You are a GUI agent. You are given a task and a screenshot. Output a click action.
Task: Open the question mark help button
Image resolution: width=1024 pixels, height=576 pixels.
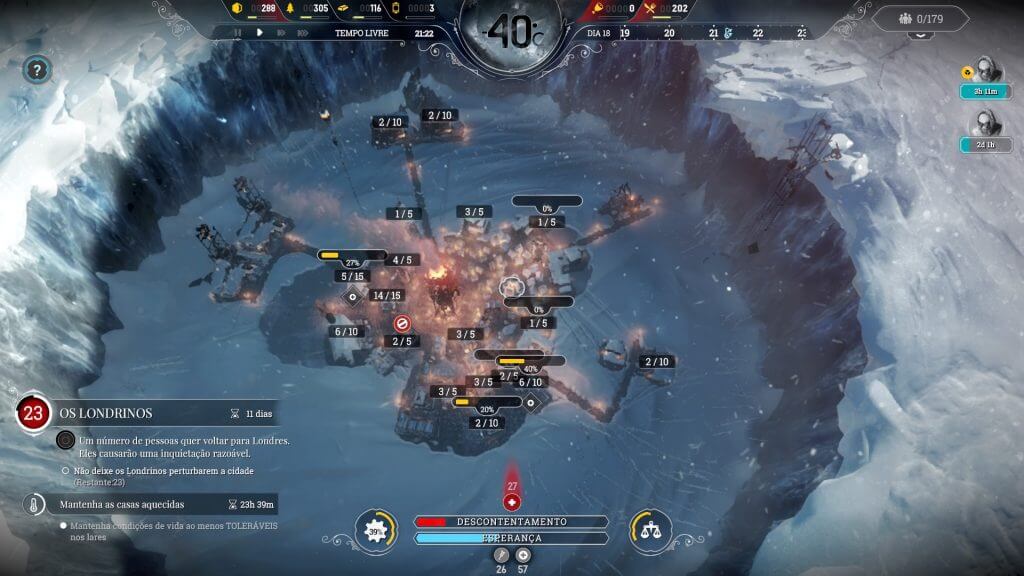(37, 70)
